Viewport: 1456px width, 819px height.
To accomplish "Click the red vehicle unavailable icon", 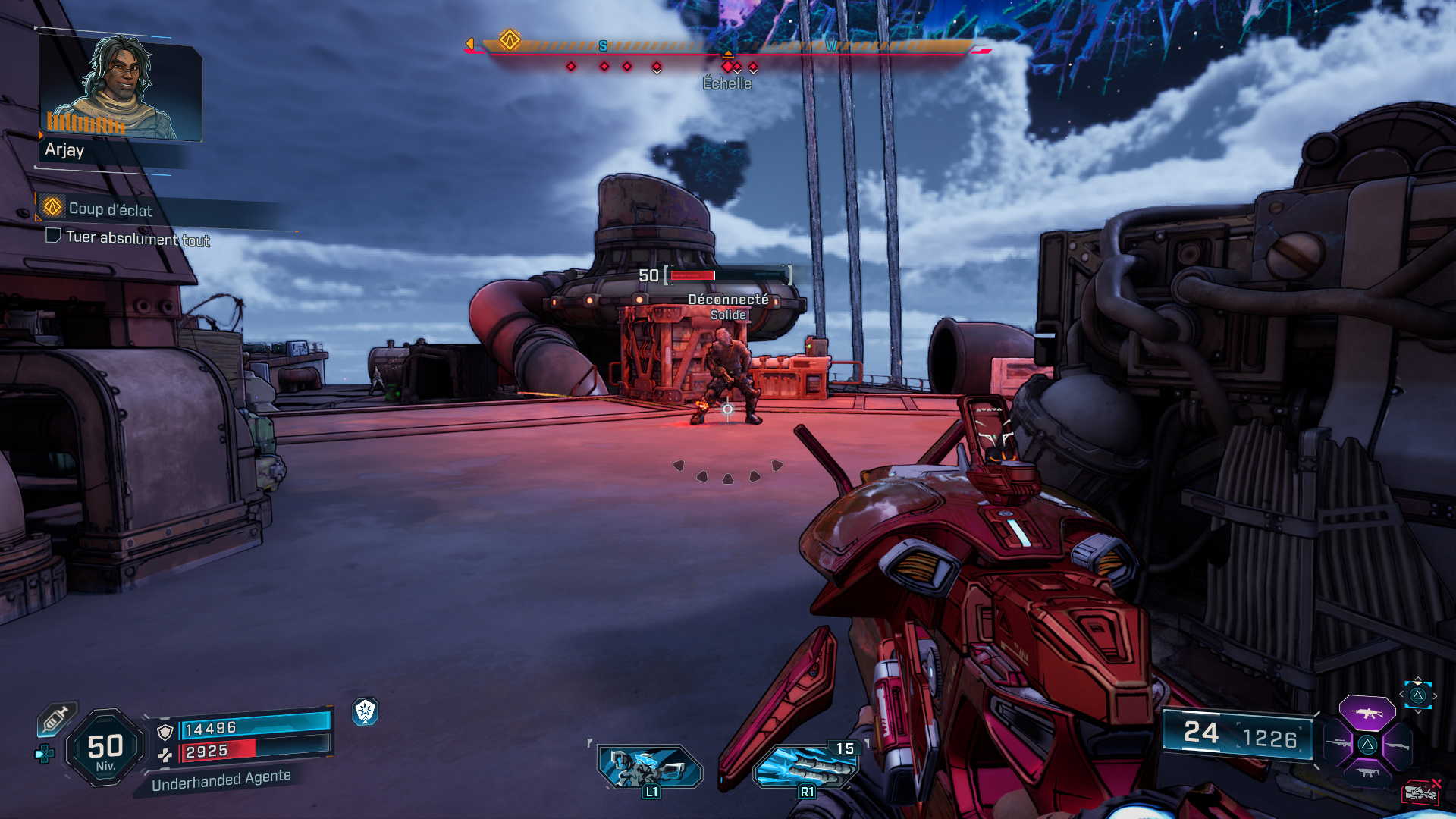I will (1420, 792).
